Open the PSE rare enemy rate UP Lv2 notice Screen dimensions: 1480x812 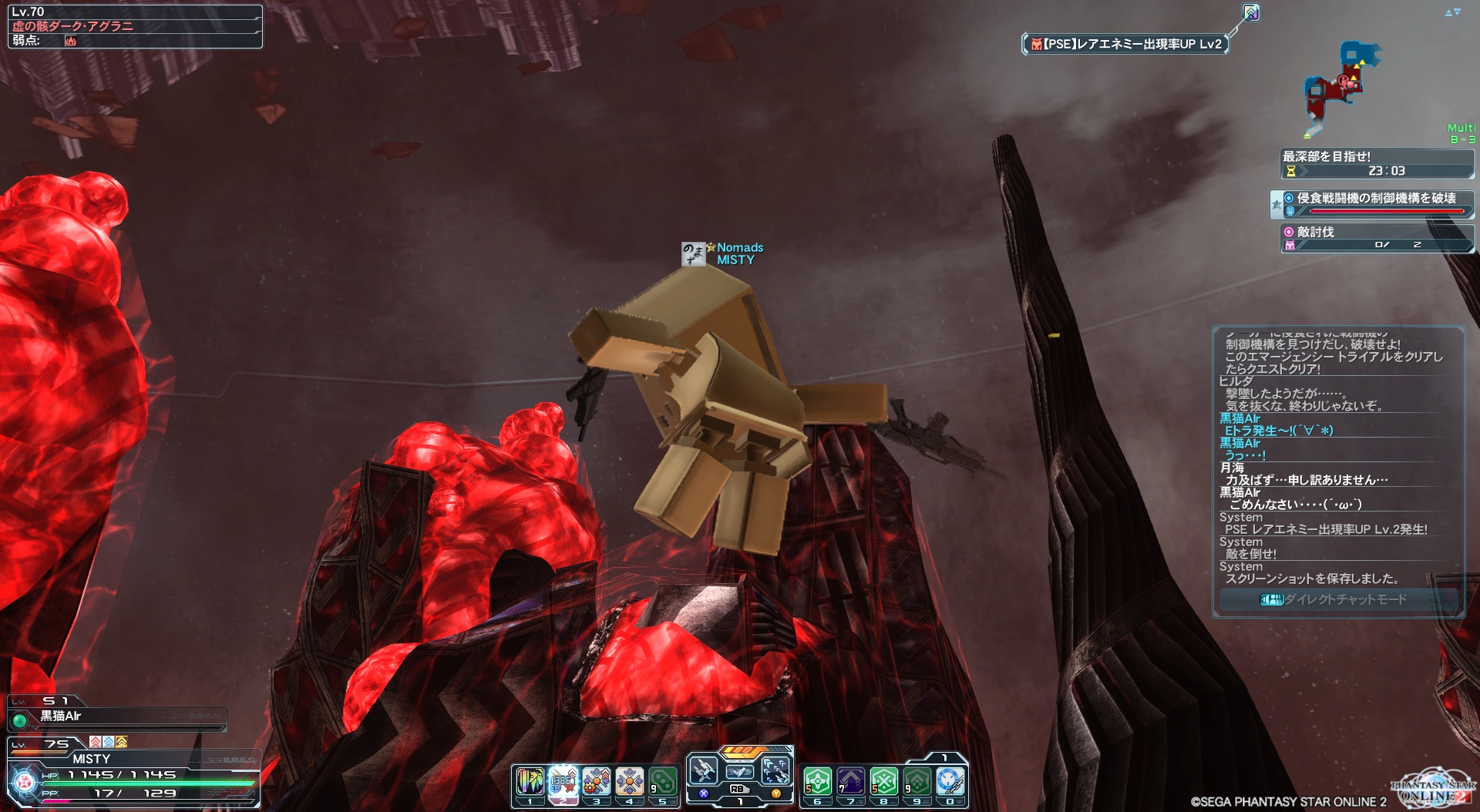[1125, 45]
